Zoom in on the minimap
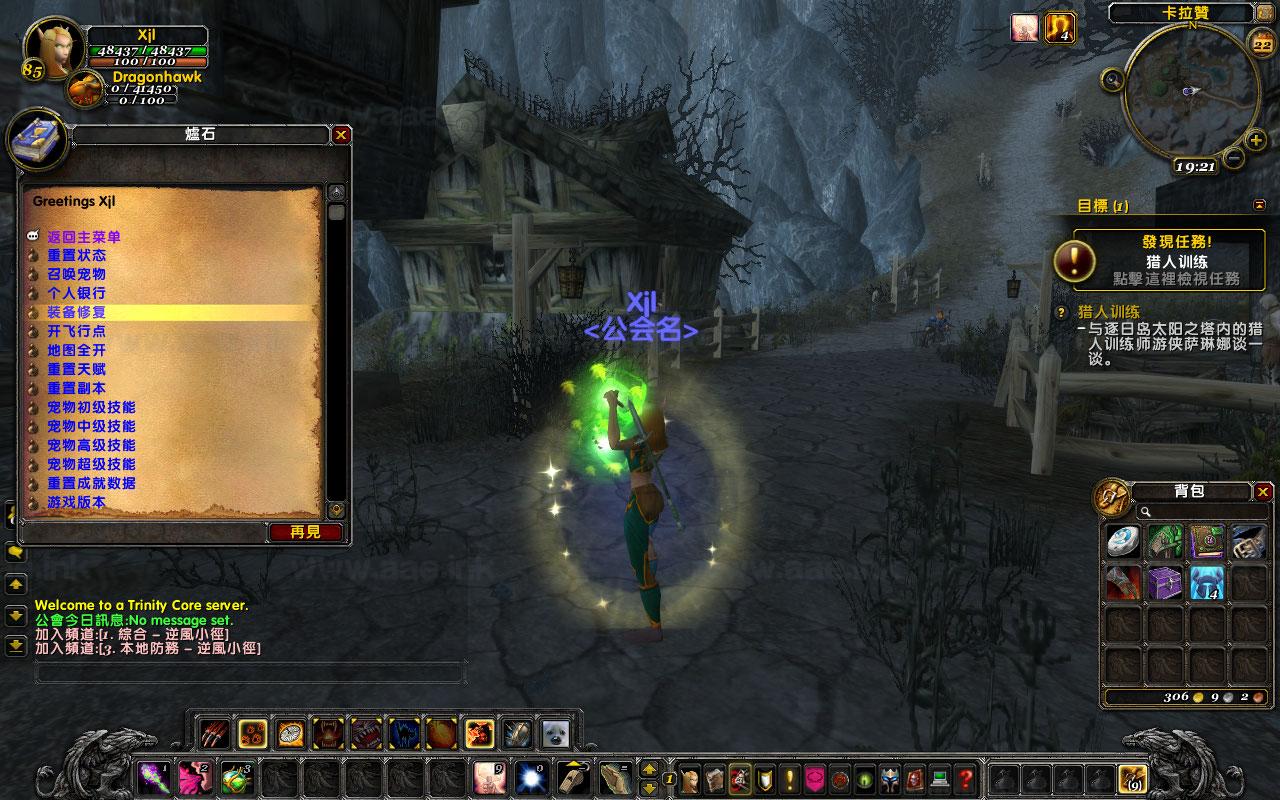 pos(1256,141)
